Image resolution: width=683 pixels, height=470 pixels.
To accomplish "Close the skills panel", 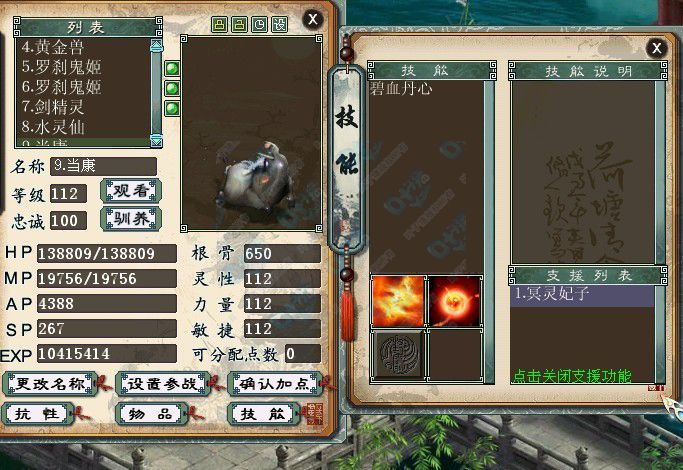I will 657,47.
